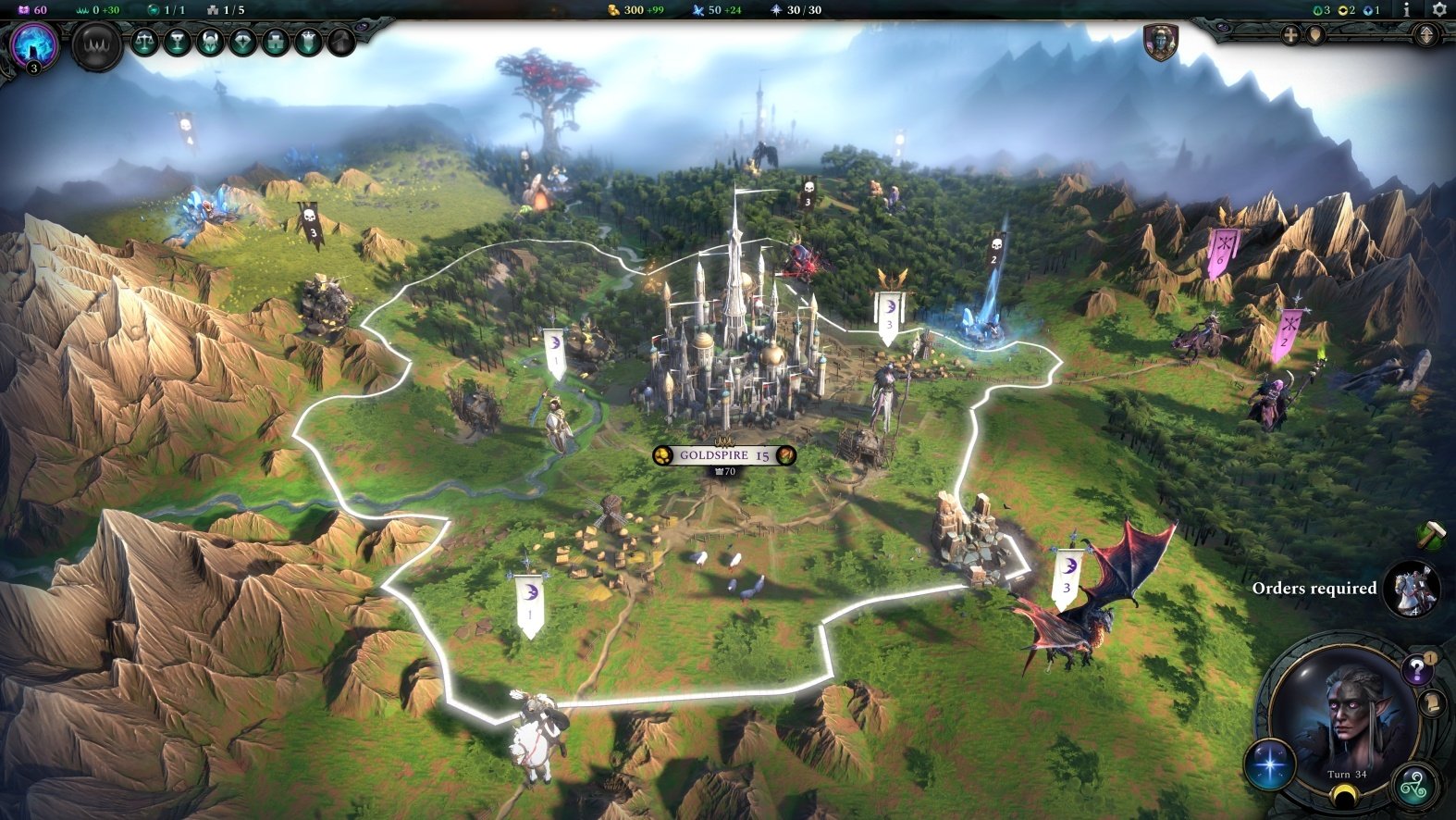Select the cavalry unit requiring orders

(x=1414, y=591)
